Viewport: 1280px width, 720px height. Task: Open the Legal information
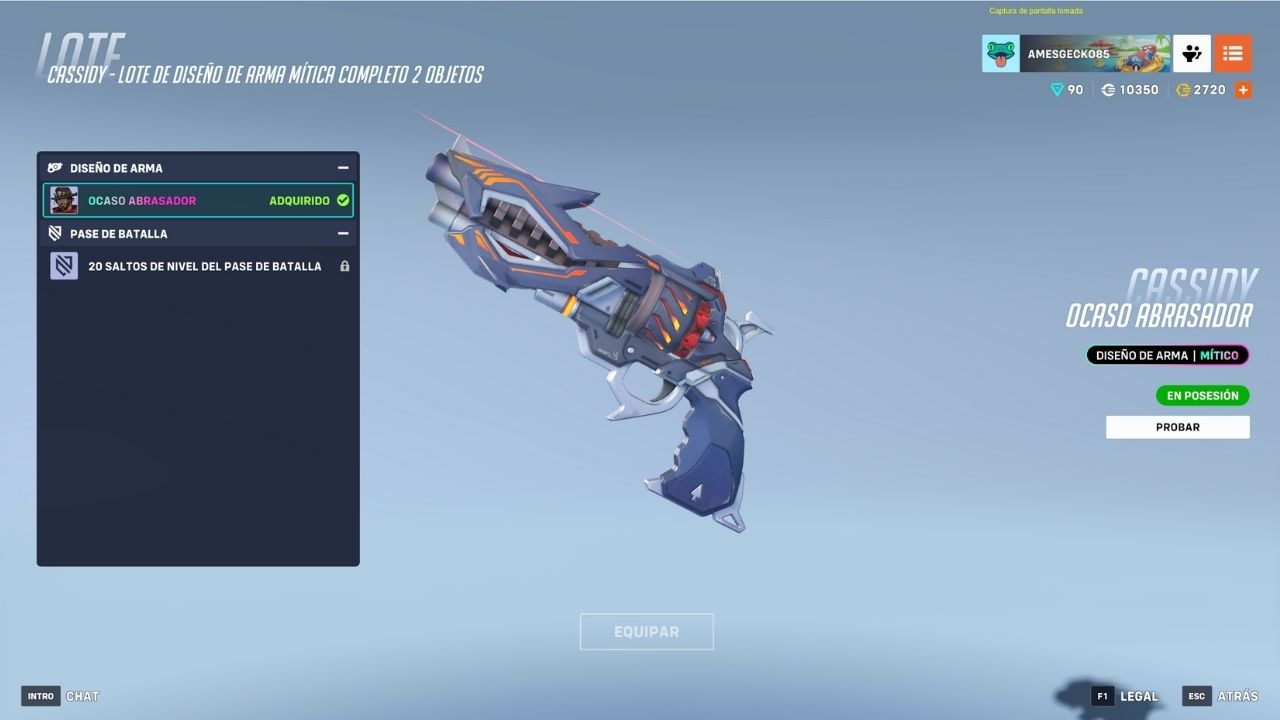pos(1125,696)
